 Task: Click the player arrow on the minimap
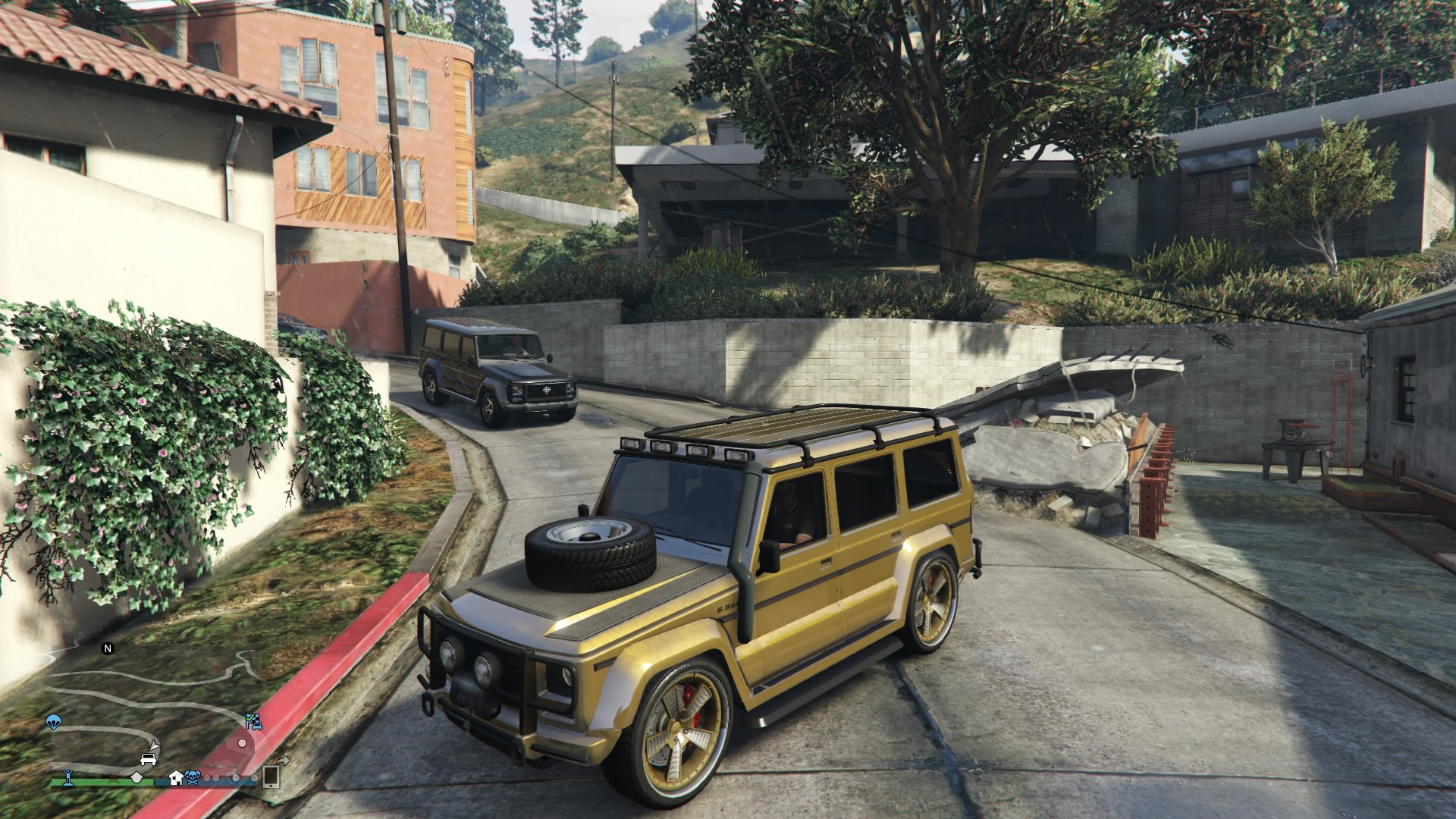point(155,744)
